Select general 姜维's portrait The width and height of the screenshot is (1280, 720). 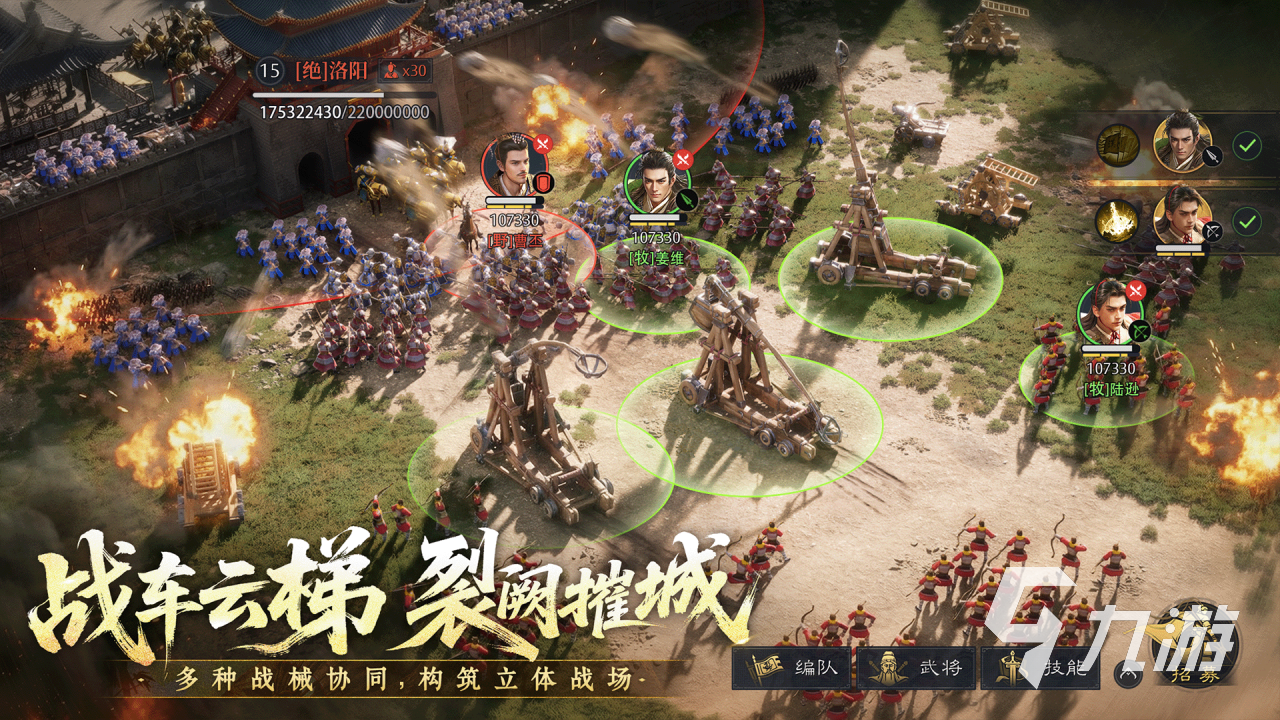tap(657, 180)
